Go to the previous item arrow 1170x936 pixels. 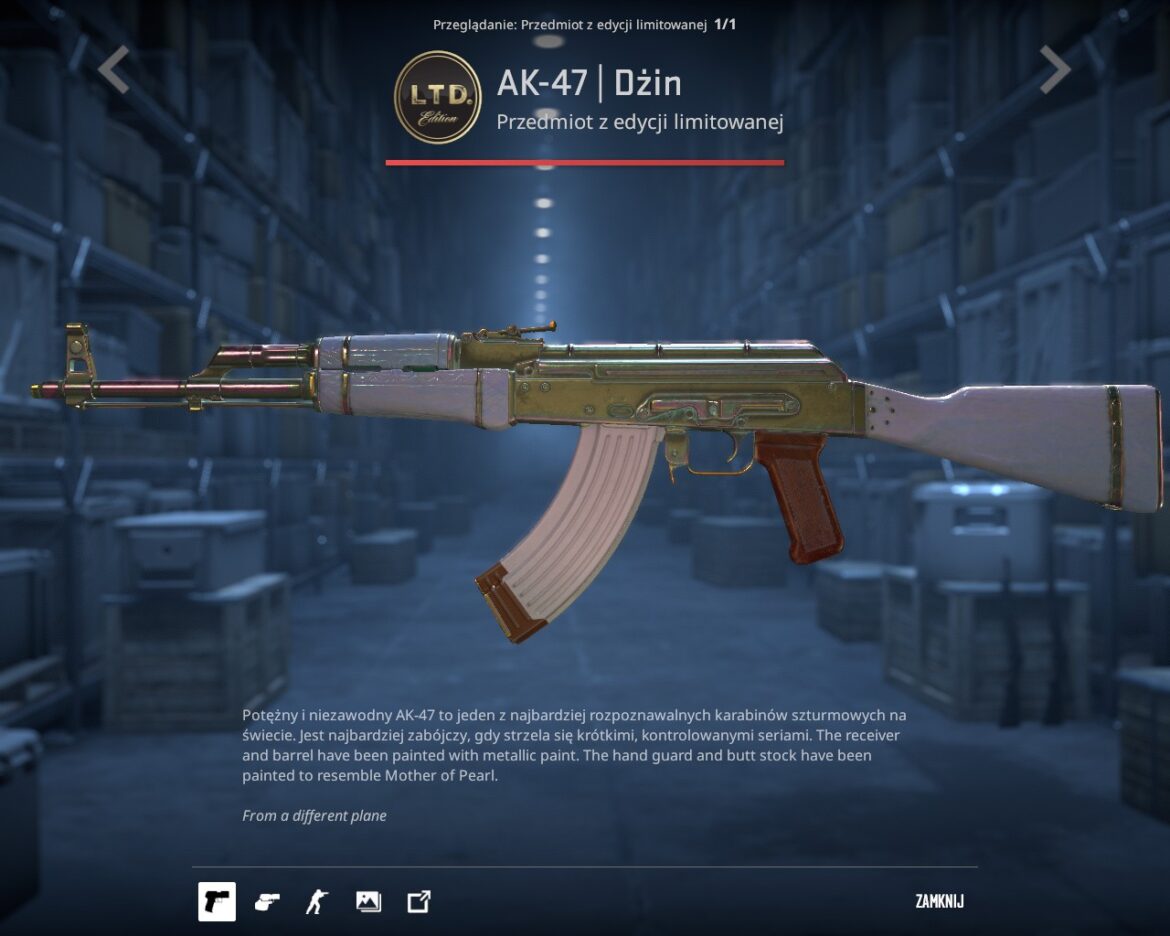pos(114,70)
